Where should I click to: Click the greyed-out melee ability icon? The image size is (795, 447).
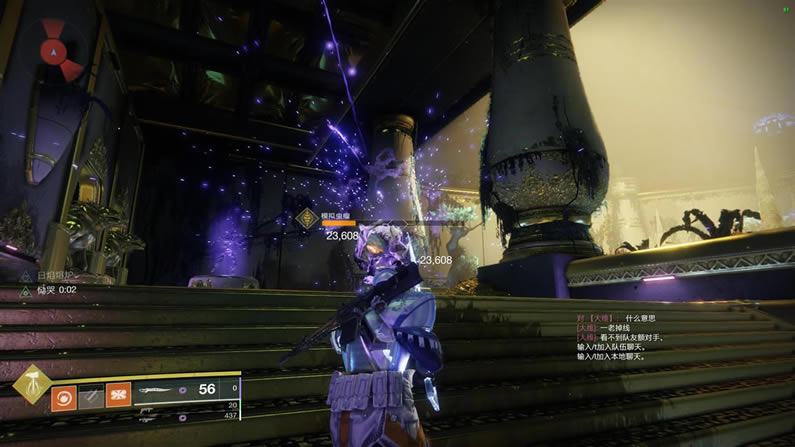pyautogui.click(x=91, y=395)
